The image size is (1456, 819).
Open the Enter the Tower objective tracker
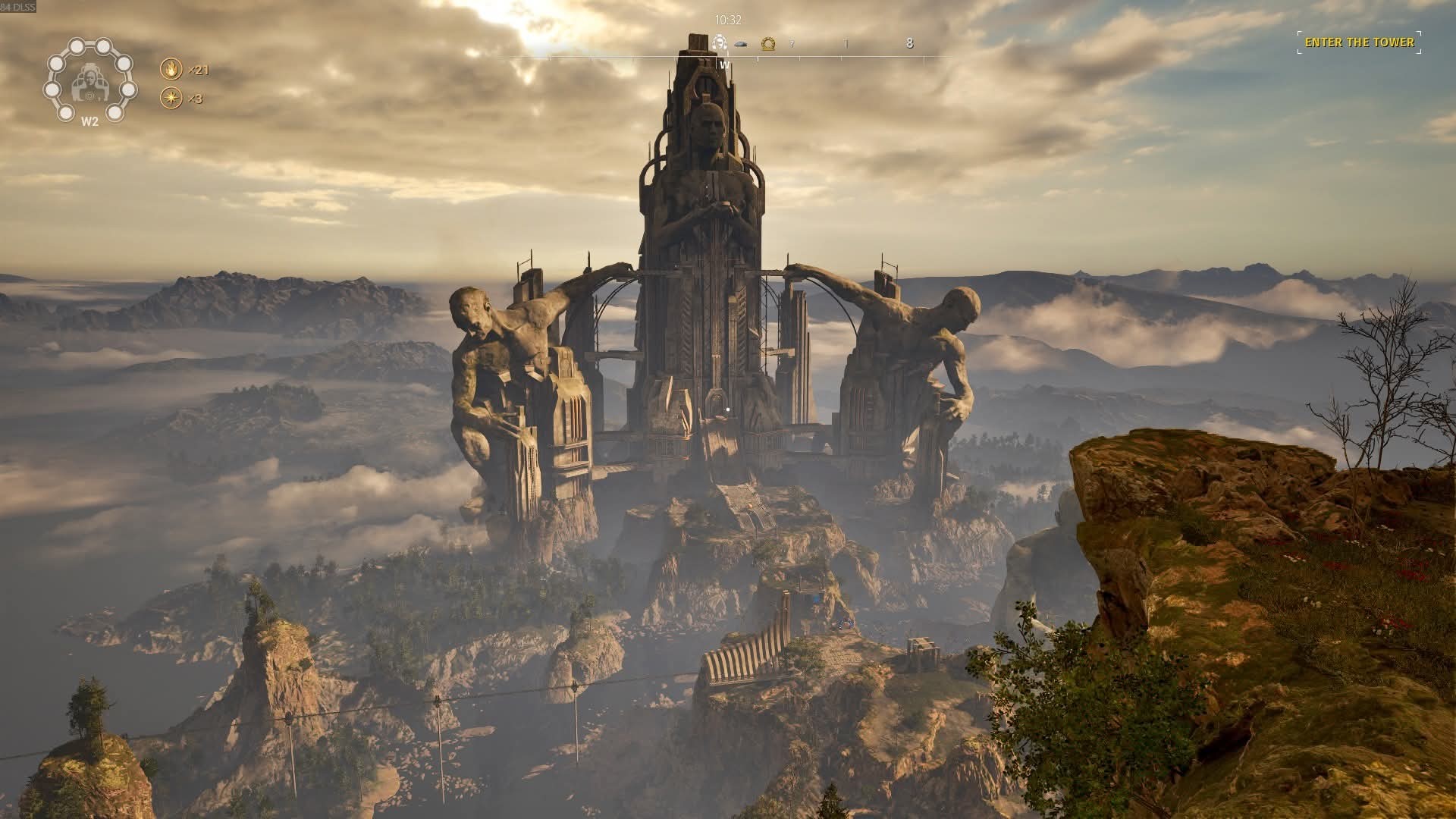(x=1359, y=42)
